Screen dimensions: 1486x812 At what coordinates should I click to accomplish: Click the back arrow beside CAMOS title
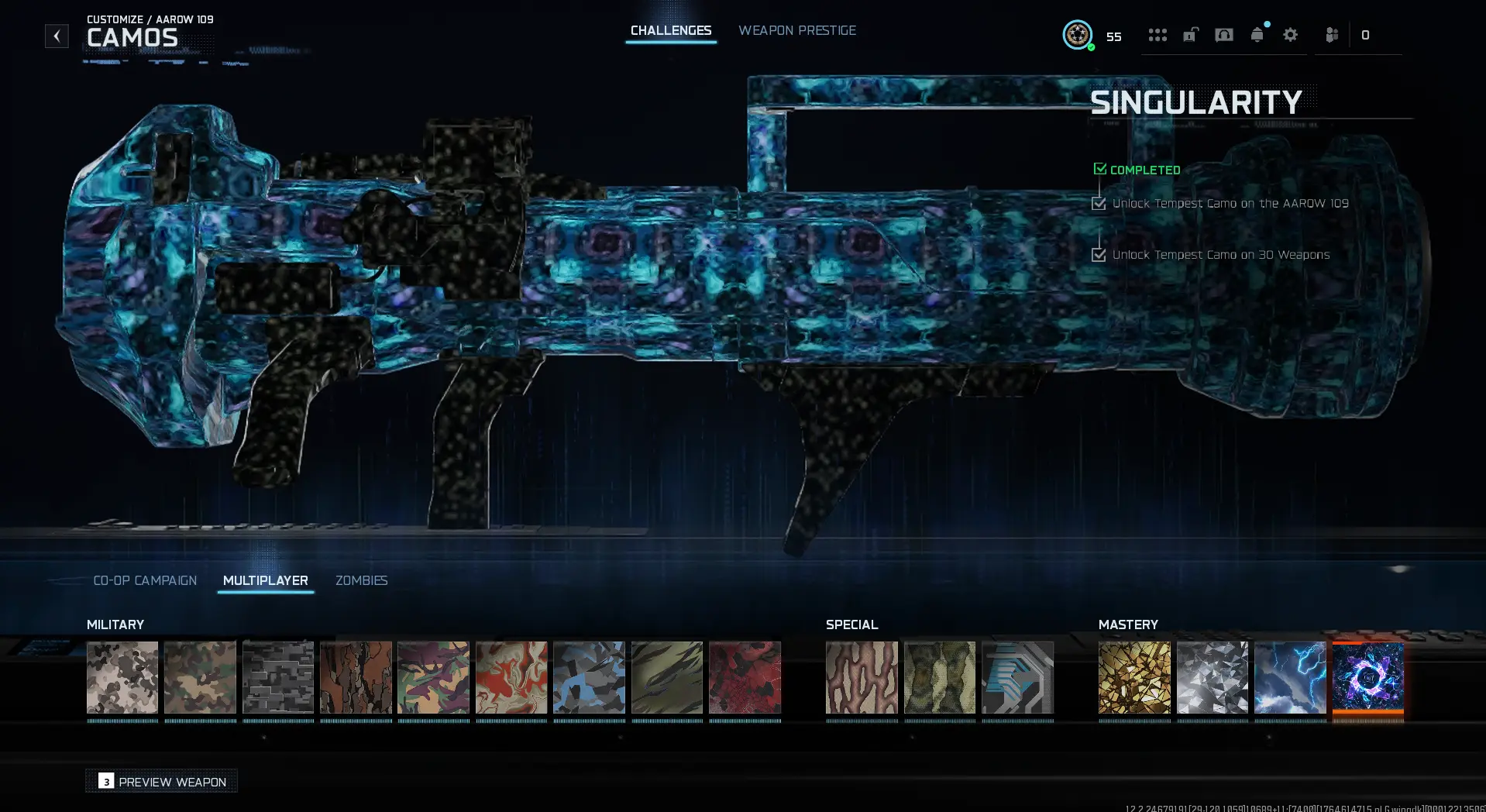pyautogui.click(x=56, y=35)
